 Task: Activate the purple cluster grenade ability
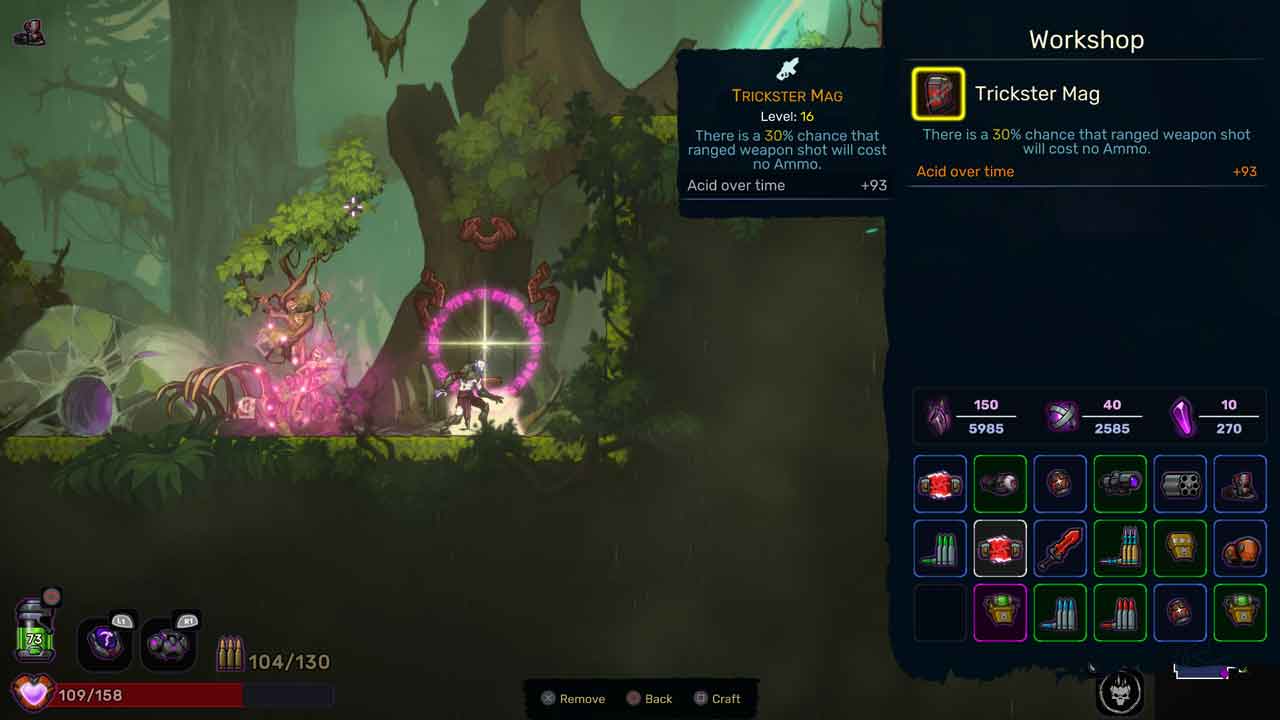[168, 642]
